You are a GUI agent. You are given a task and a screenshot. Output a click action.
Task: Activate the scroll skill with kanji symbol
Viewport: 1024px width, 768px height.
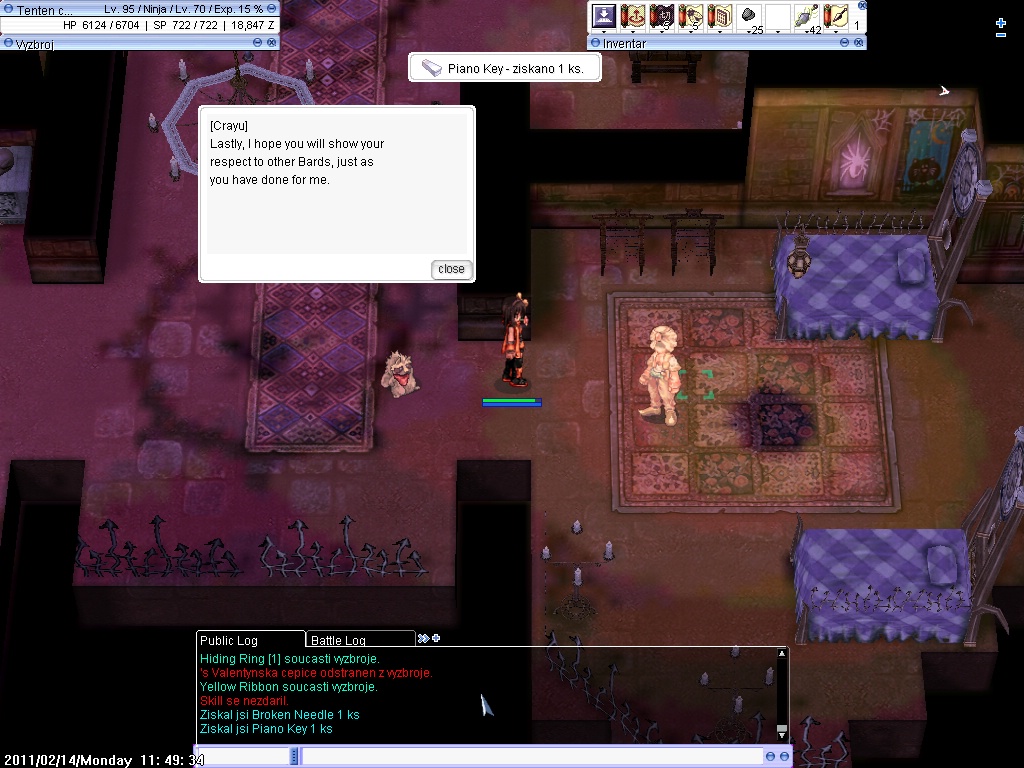[x=662, y=16]
